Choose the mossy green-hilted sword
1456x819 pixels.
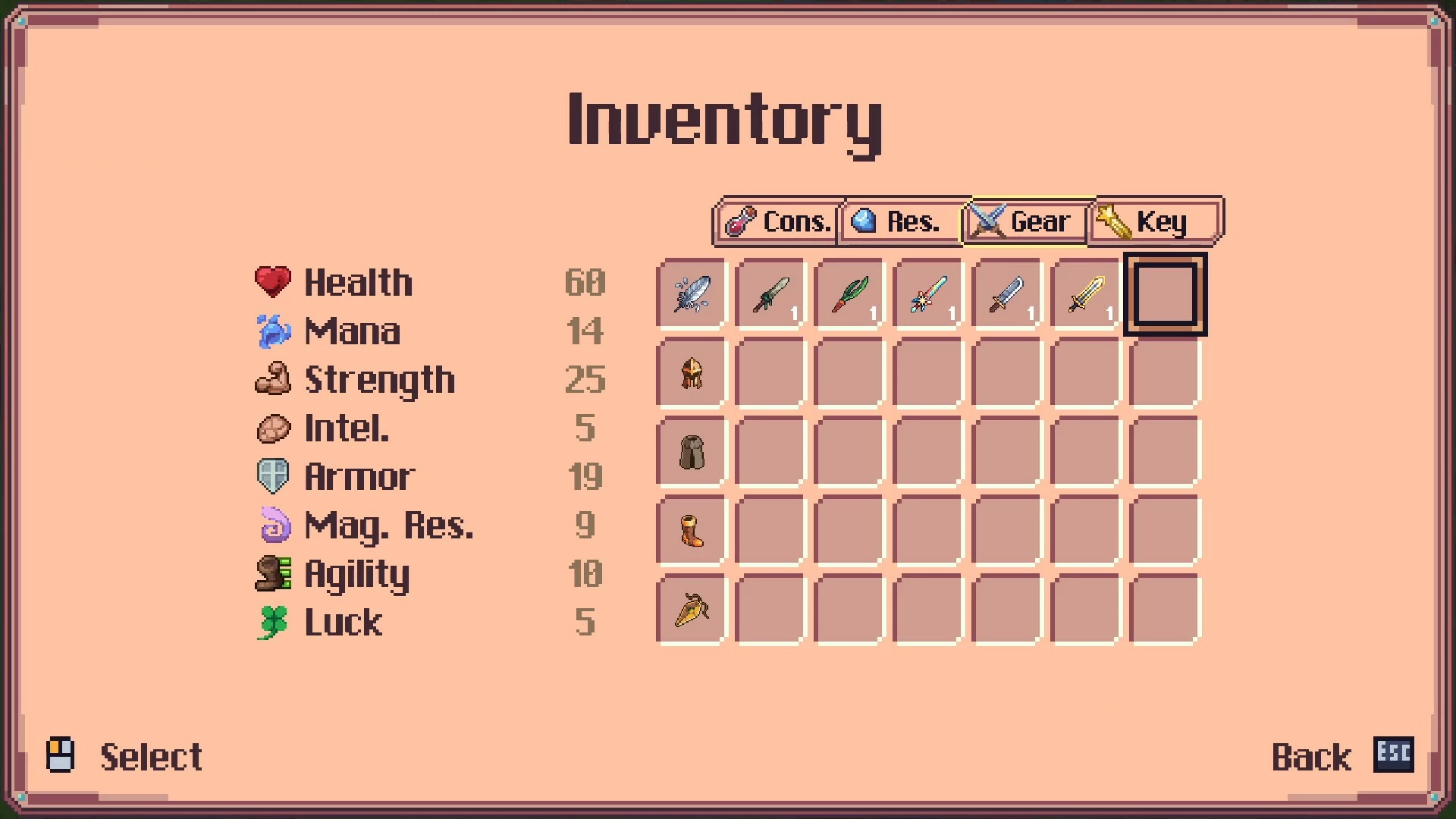[x=770, y=294]
